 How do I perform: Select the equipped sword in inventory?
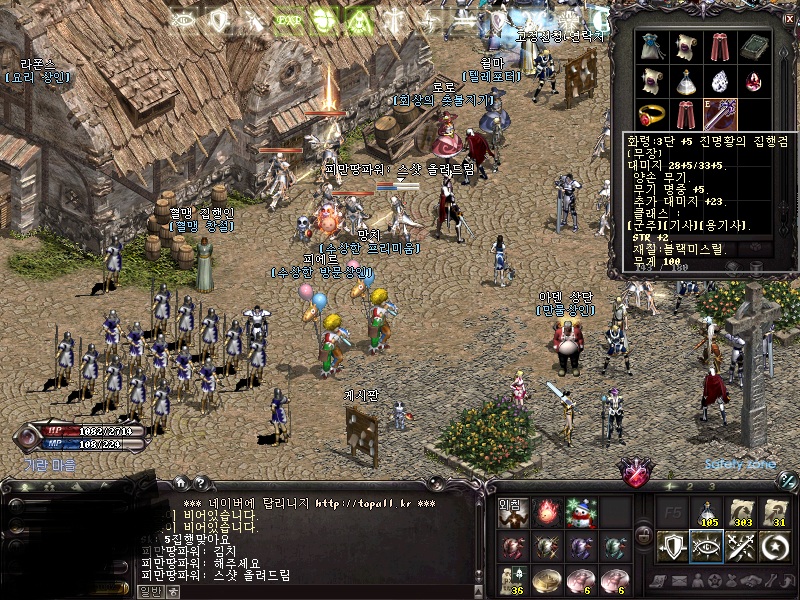point(720,113)
